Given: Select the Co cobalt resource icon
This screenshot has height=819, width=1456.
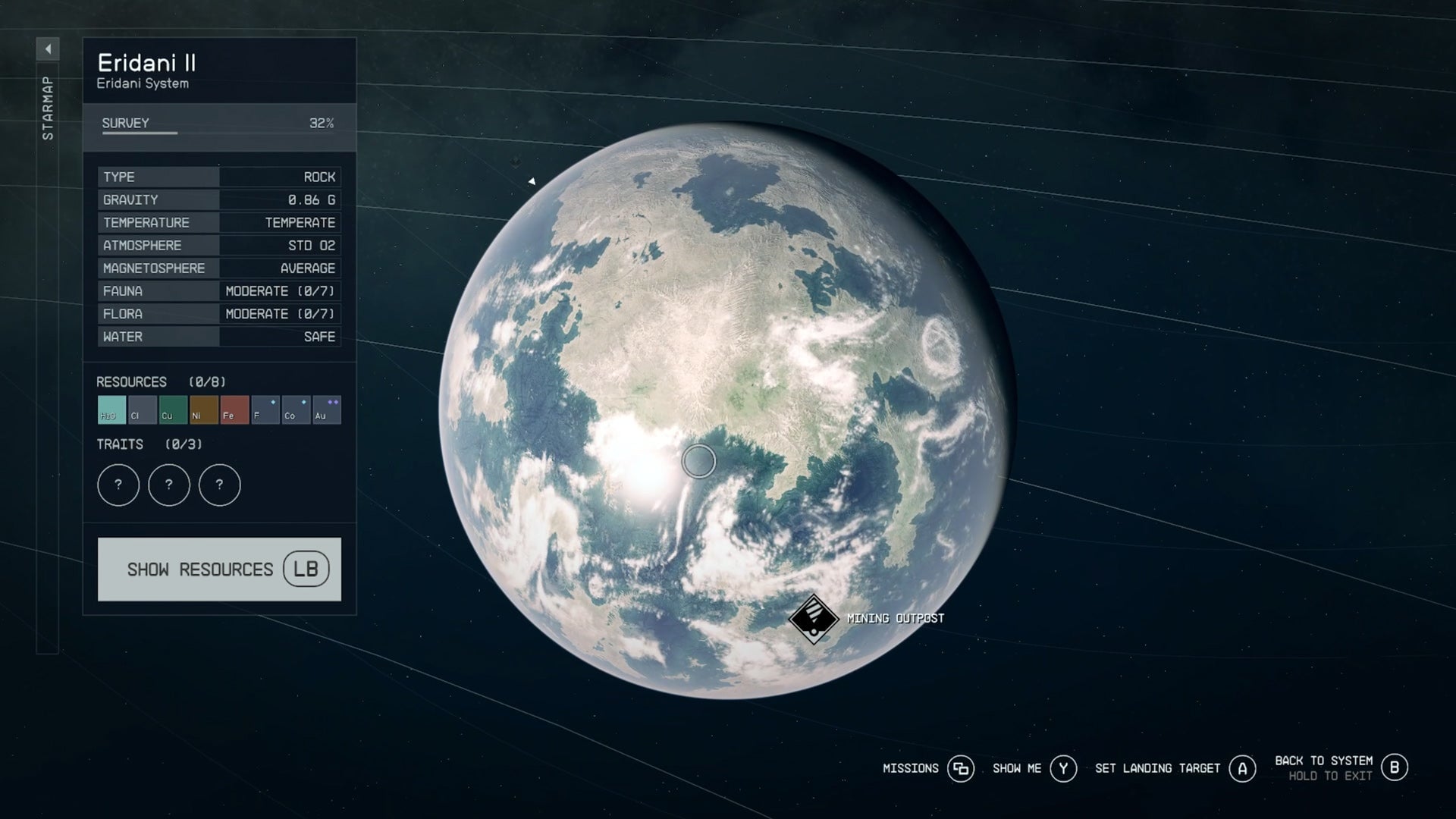Looking at the screenshot, I should [x=296, y=409].
